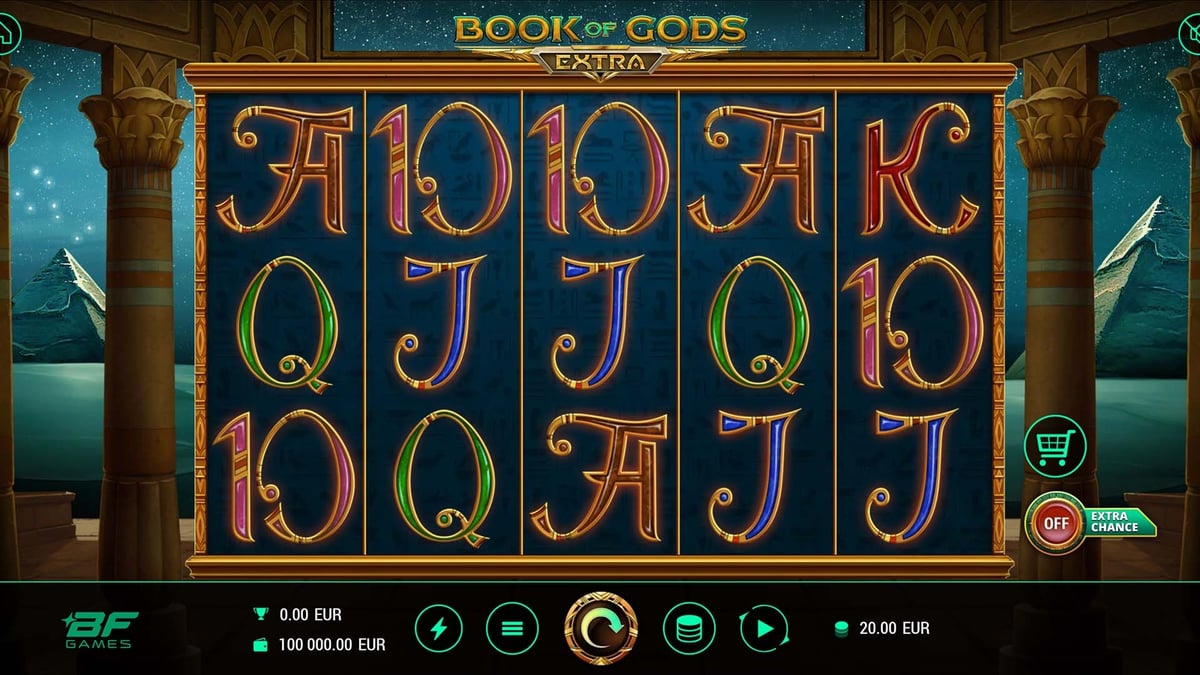Viewport: 1200px width, 675px height.
Task: Open the hamburger menu
Action: click(x=512, y=629)
